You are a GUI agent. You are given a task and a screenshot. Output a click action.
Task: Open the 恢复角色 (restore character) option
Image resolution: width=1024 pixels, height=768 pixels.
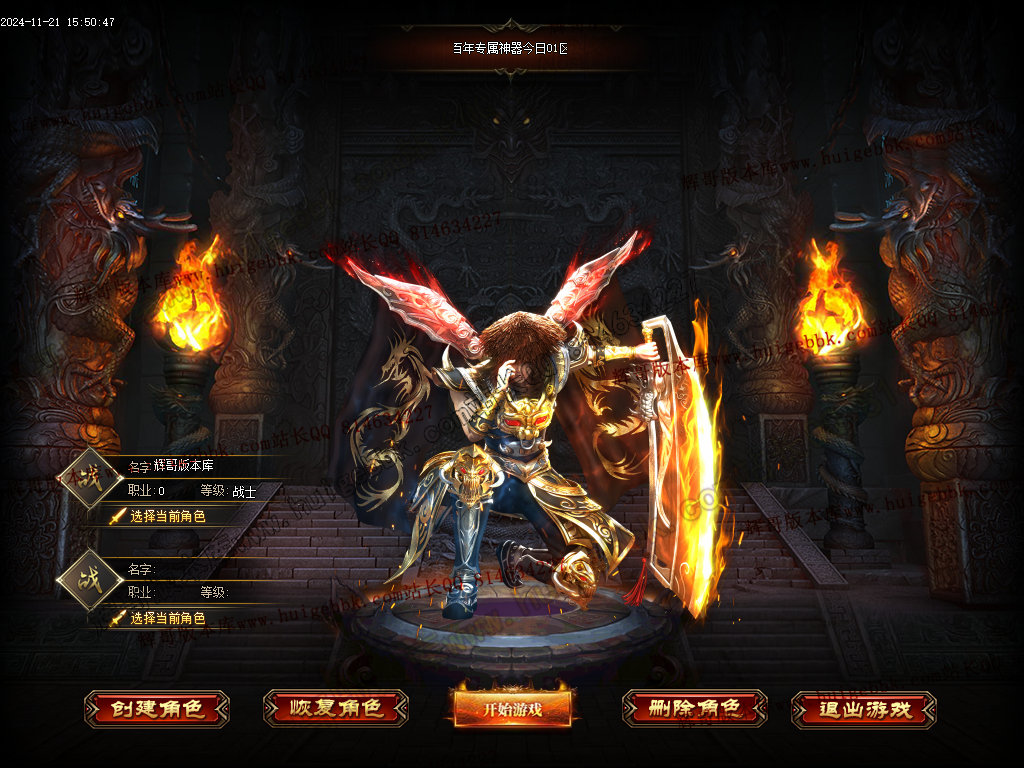point(336,709)
